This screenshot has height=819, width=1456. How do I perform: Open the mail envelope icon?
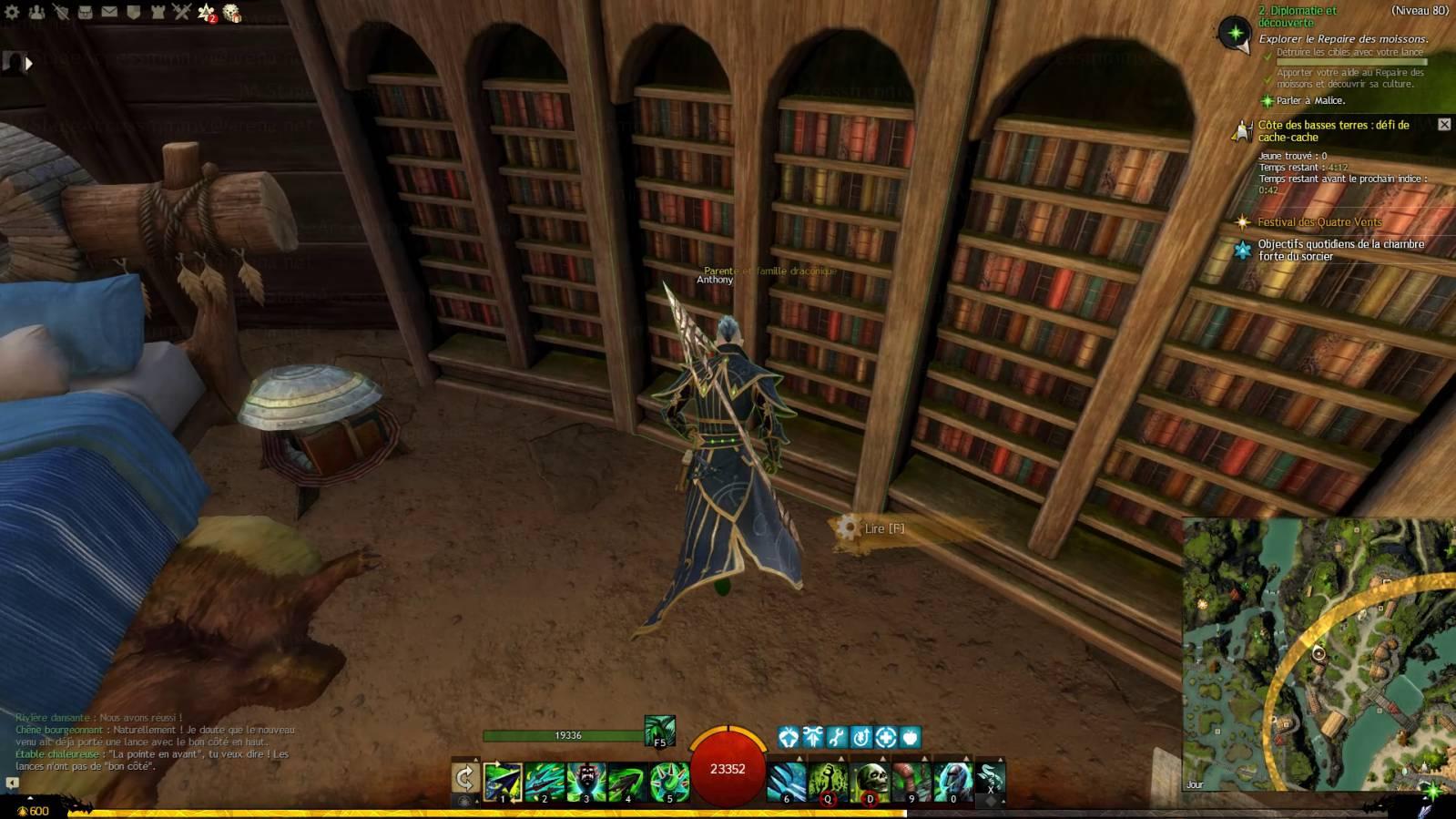(x=109, y=12)
